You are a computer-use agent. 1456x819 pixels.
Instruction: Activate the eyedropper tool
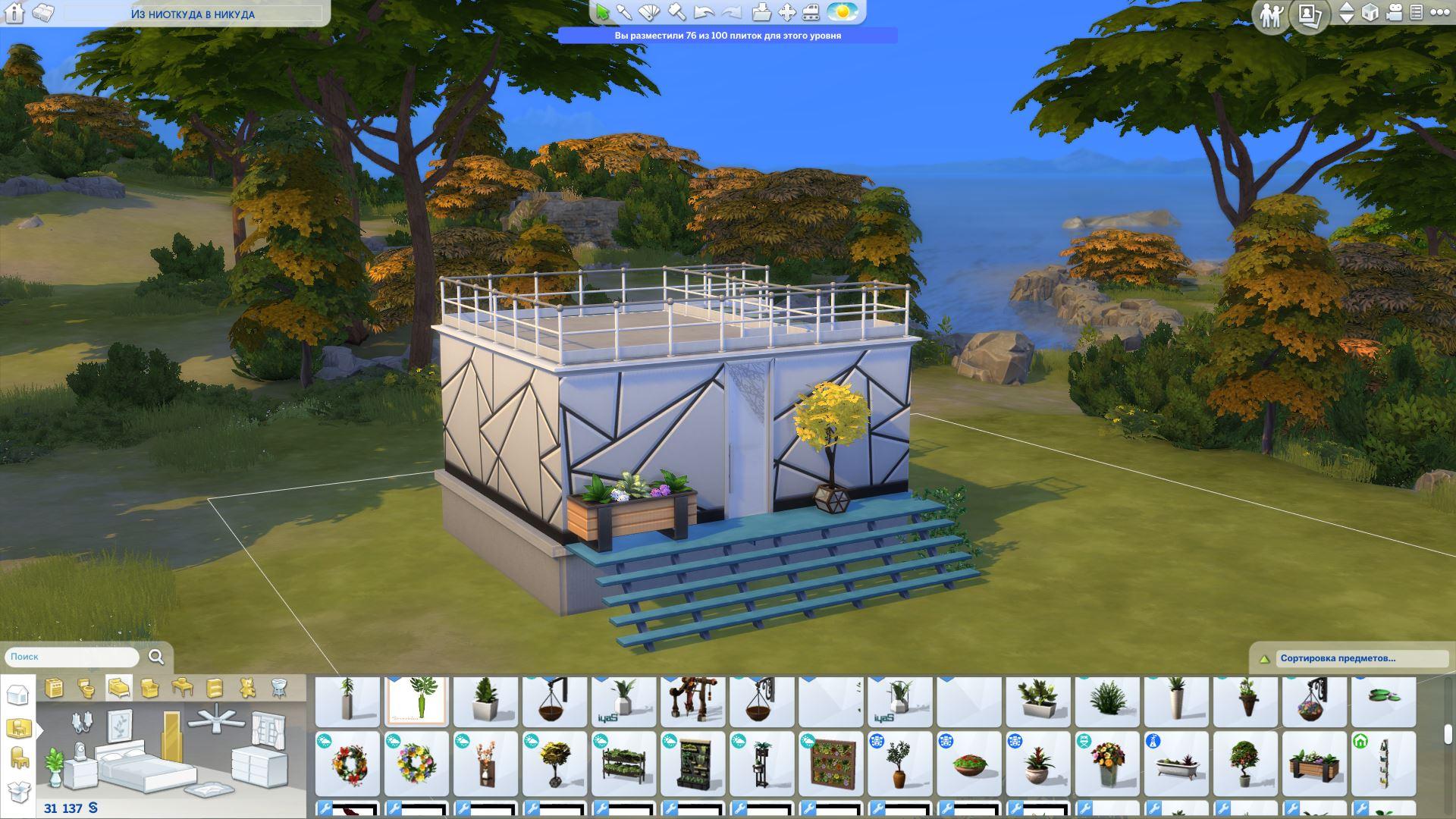(624, 12)
